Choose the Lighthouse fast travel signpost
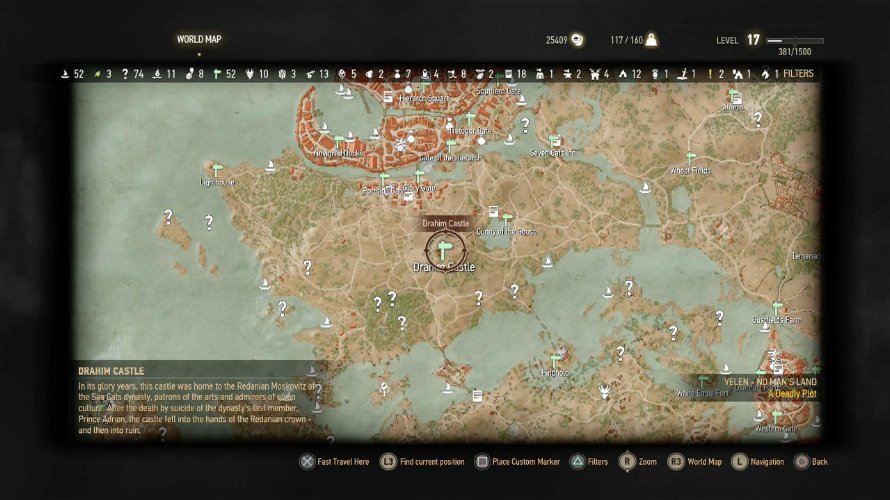 point(215,168)
